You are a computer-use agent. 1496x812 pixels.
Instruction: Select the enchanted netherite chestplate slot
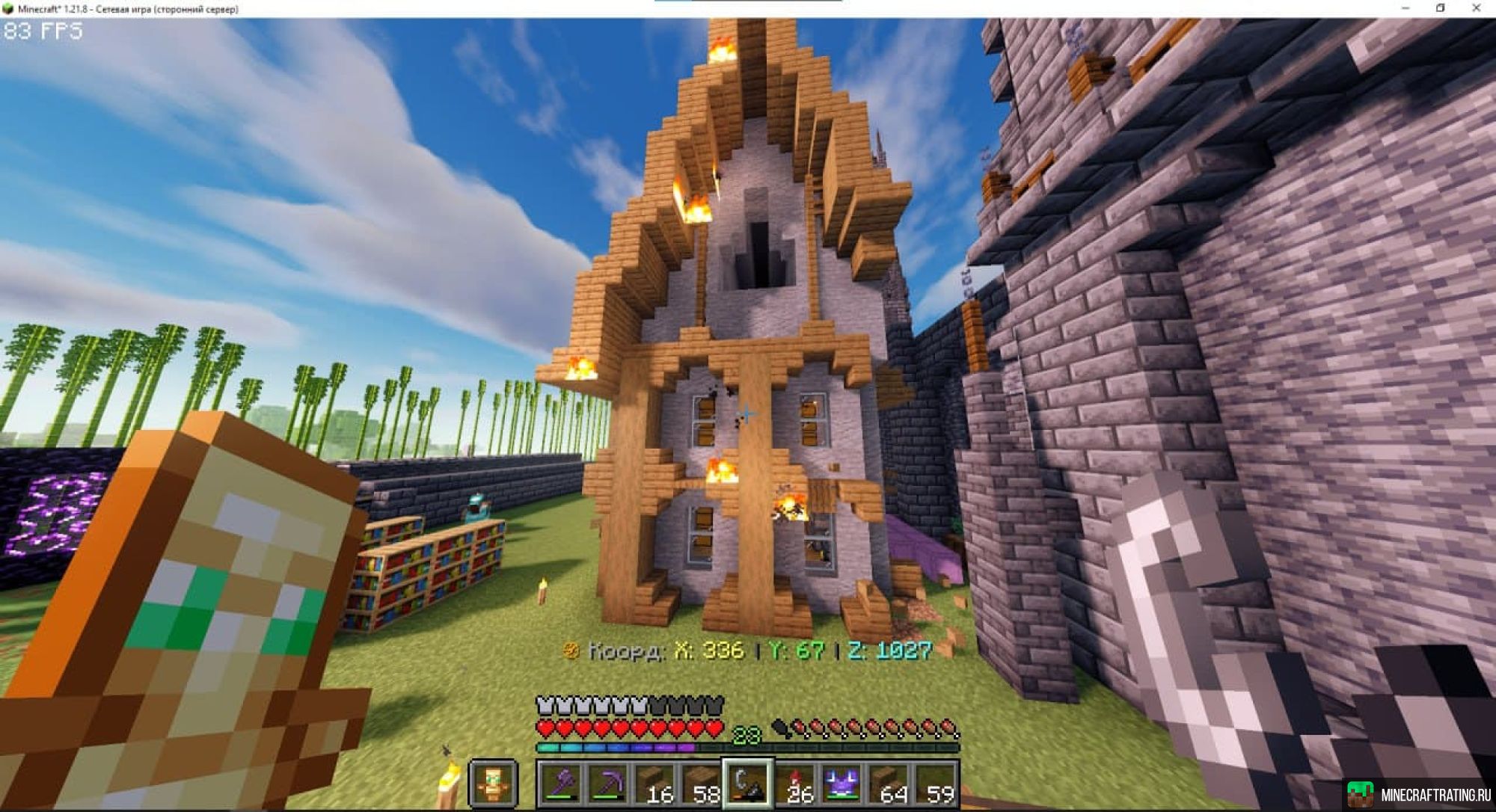pyautogui.click(x=841, y=784)
